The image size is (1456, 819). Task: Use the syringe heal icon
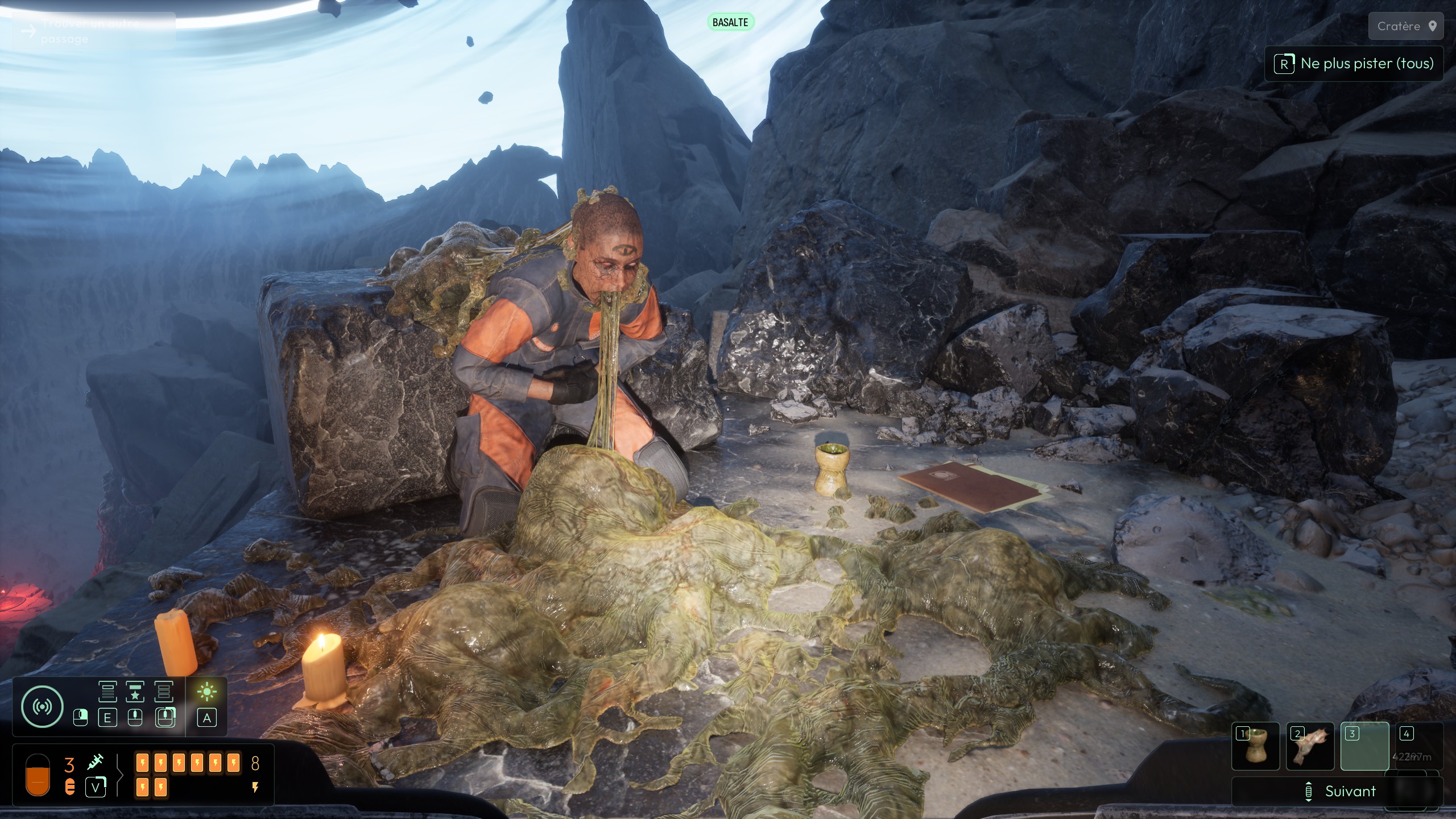96,762
